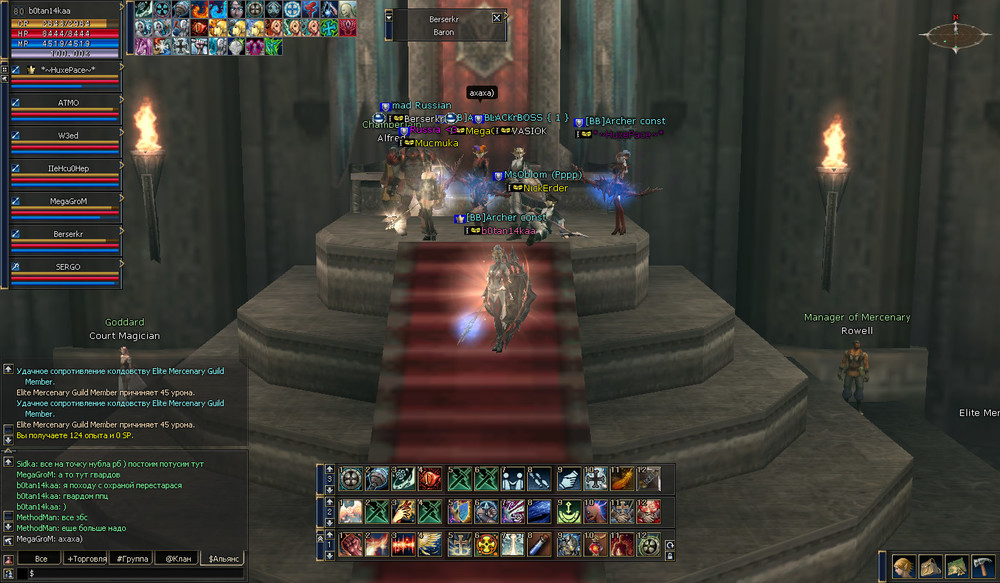This screenshot has height=583, width=1000.
Task: Select party member ATMO
Action: (x=68, y=102)
